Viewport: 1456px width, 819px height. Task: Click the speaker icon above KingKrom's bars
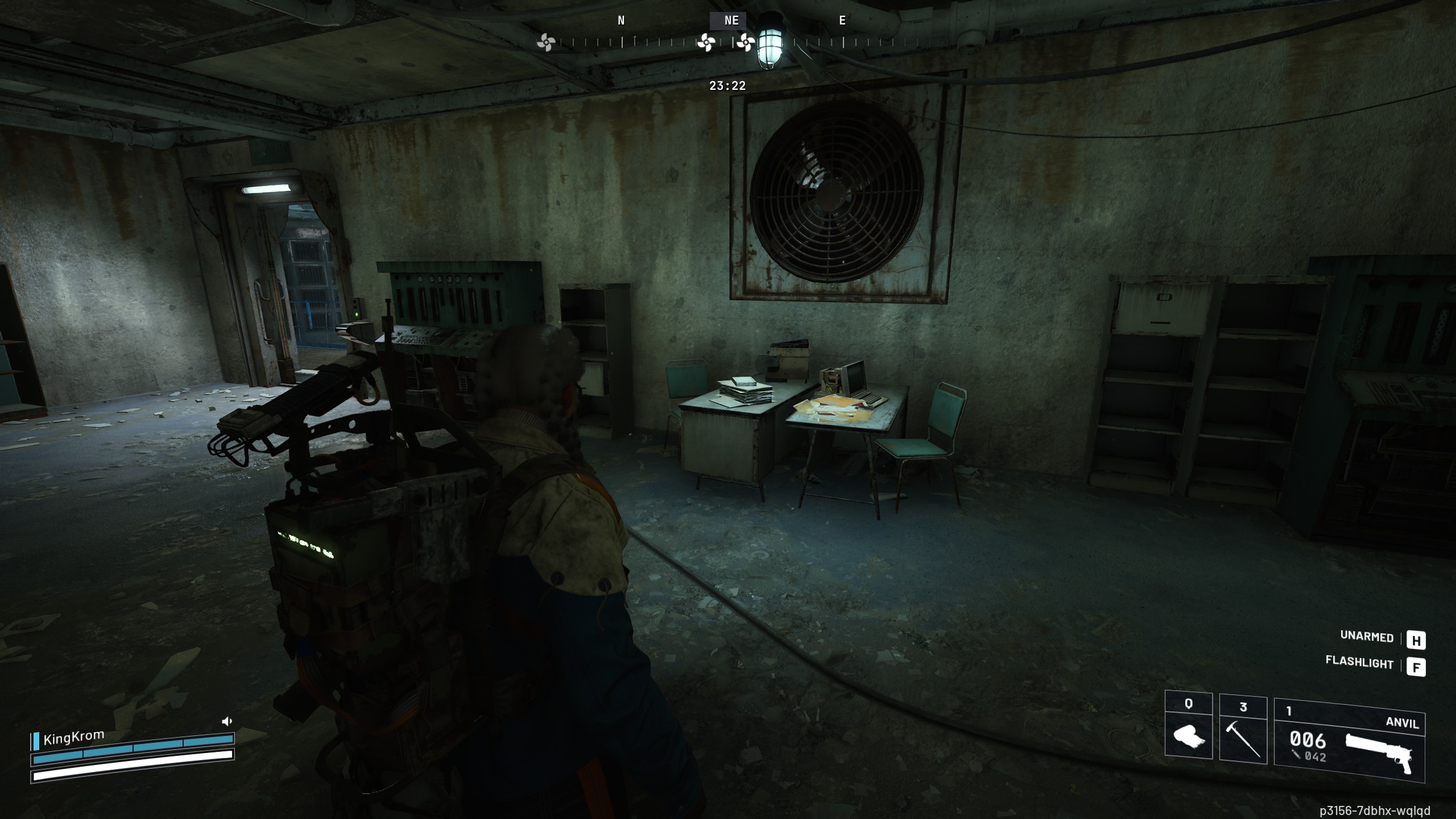227,721
